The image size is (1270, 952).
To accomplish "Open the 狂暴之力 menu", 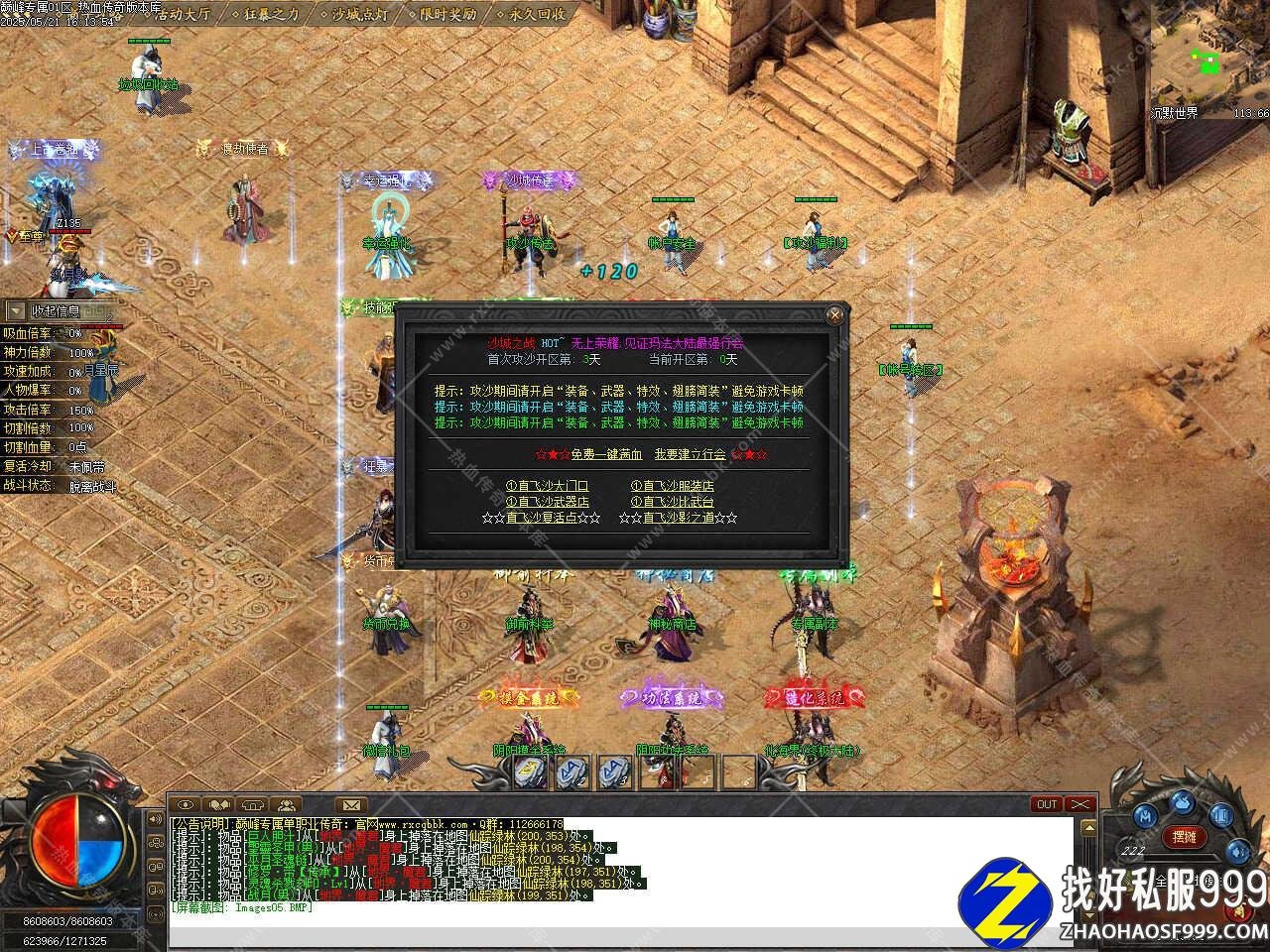I will pyautogui.click(x=266, y=15).
